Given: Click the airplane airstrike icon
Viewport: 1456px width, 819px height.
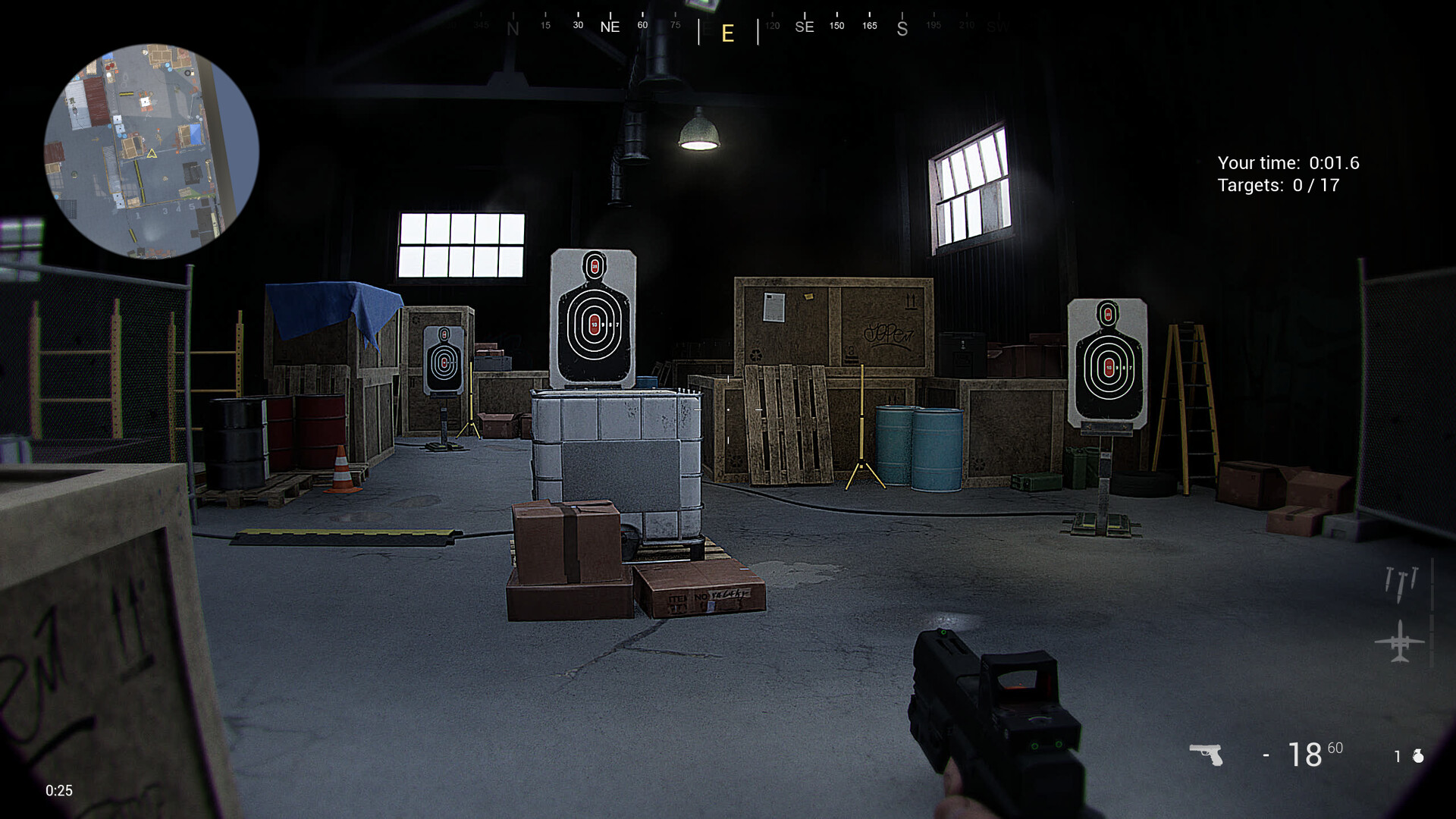Looking at the screenshot, I should [x=1399, y=642].
